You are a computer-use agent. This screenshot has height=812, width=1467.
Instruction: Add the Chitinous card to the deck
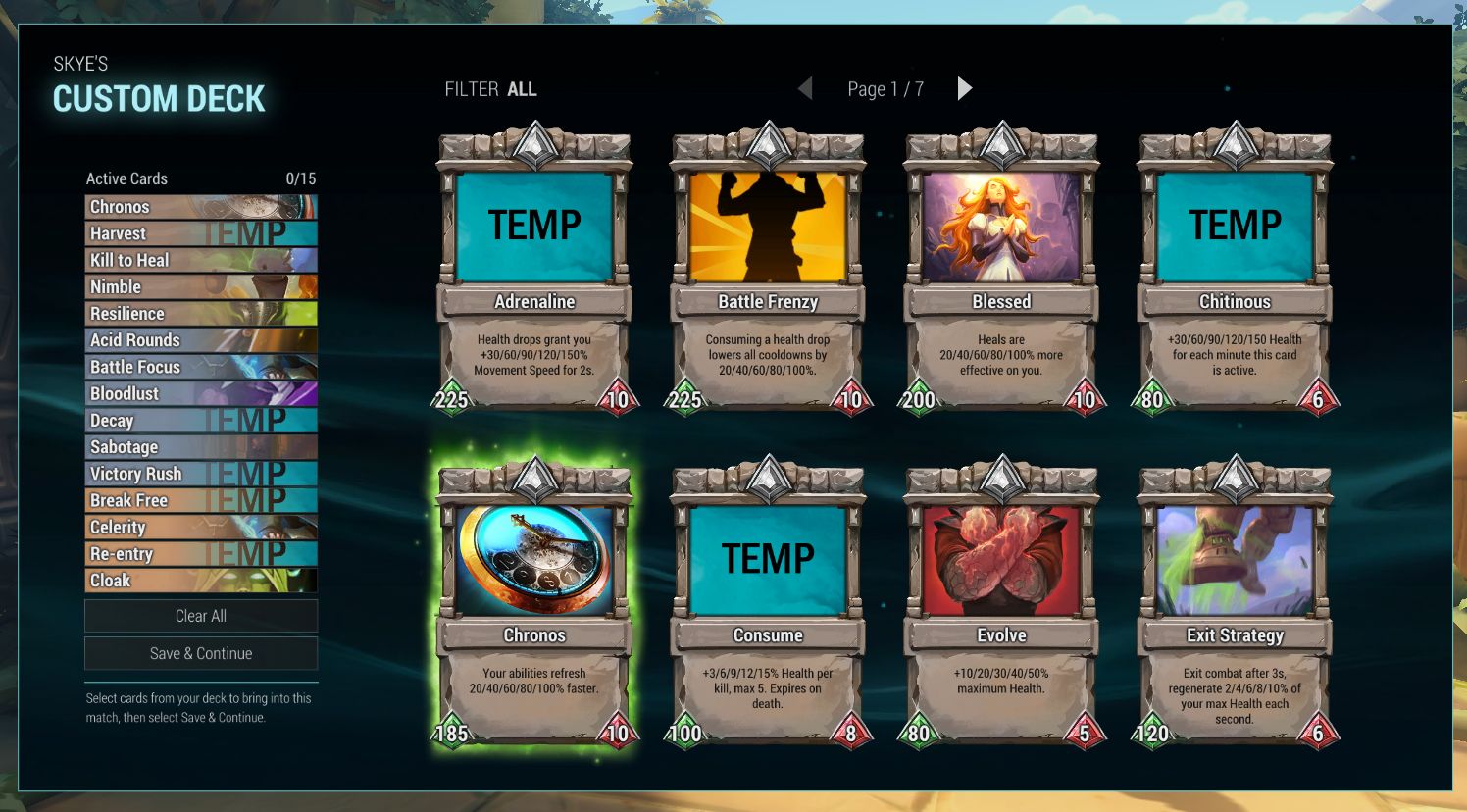pyautogui.click(x=1235, y=270)
